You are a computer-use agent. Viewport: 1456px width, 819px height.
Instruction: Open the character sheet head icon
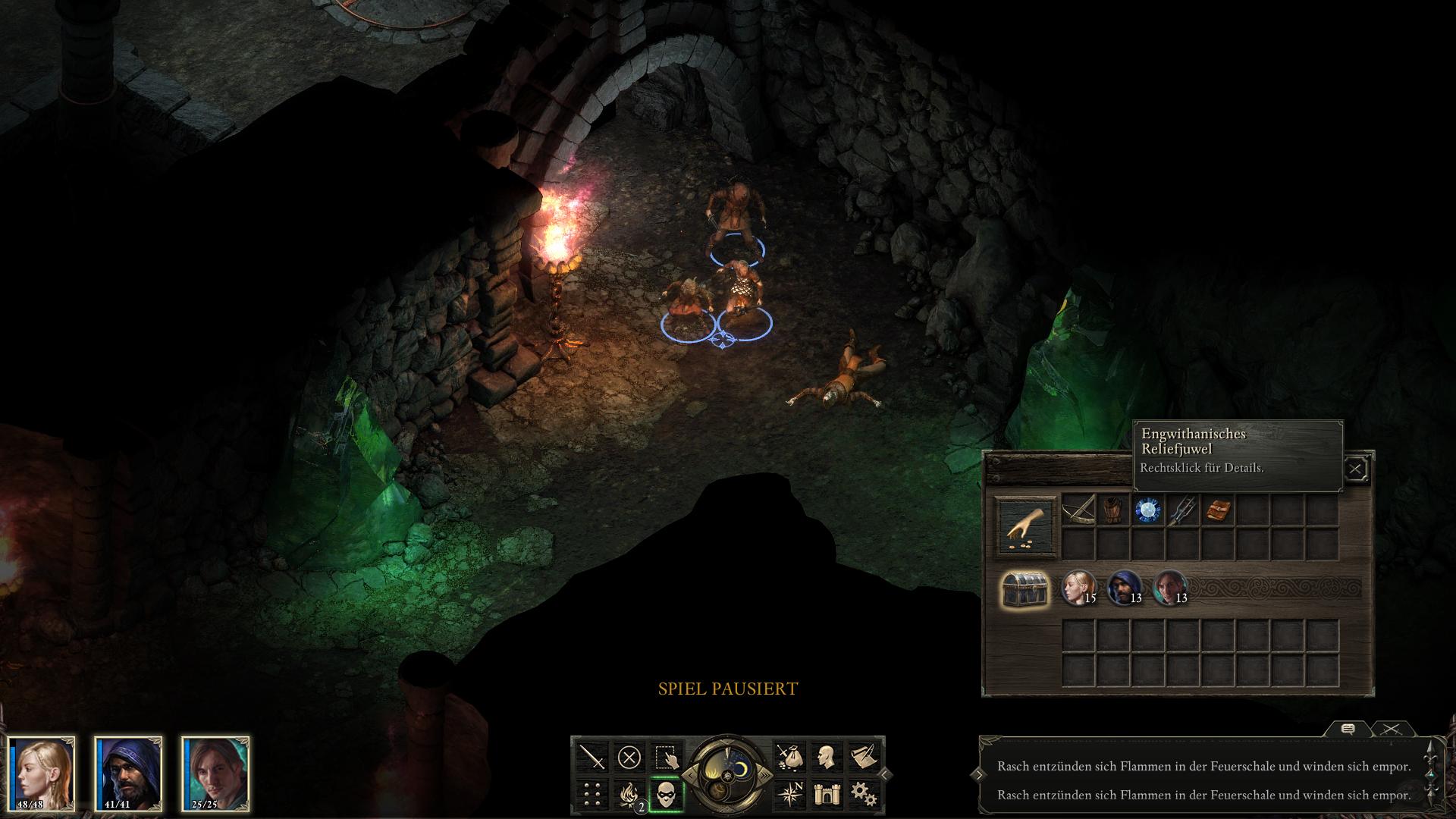pyautogui.click(x=826, y=757)
